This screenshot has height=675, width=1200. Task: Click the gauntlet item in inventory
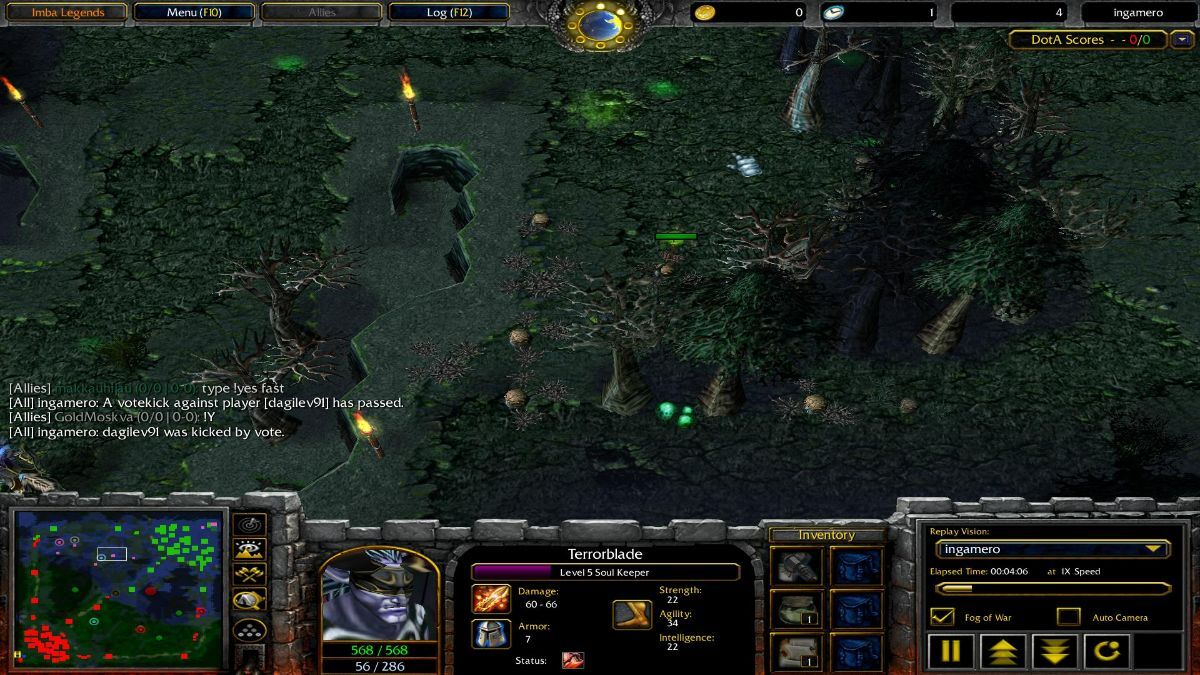[798, 566]
